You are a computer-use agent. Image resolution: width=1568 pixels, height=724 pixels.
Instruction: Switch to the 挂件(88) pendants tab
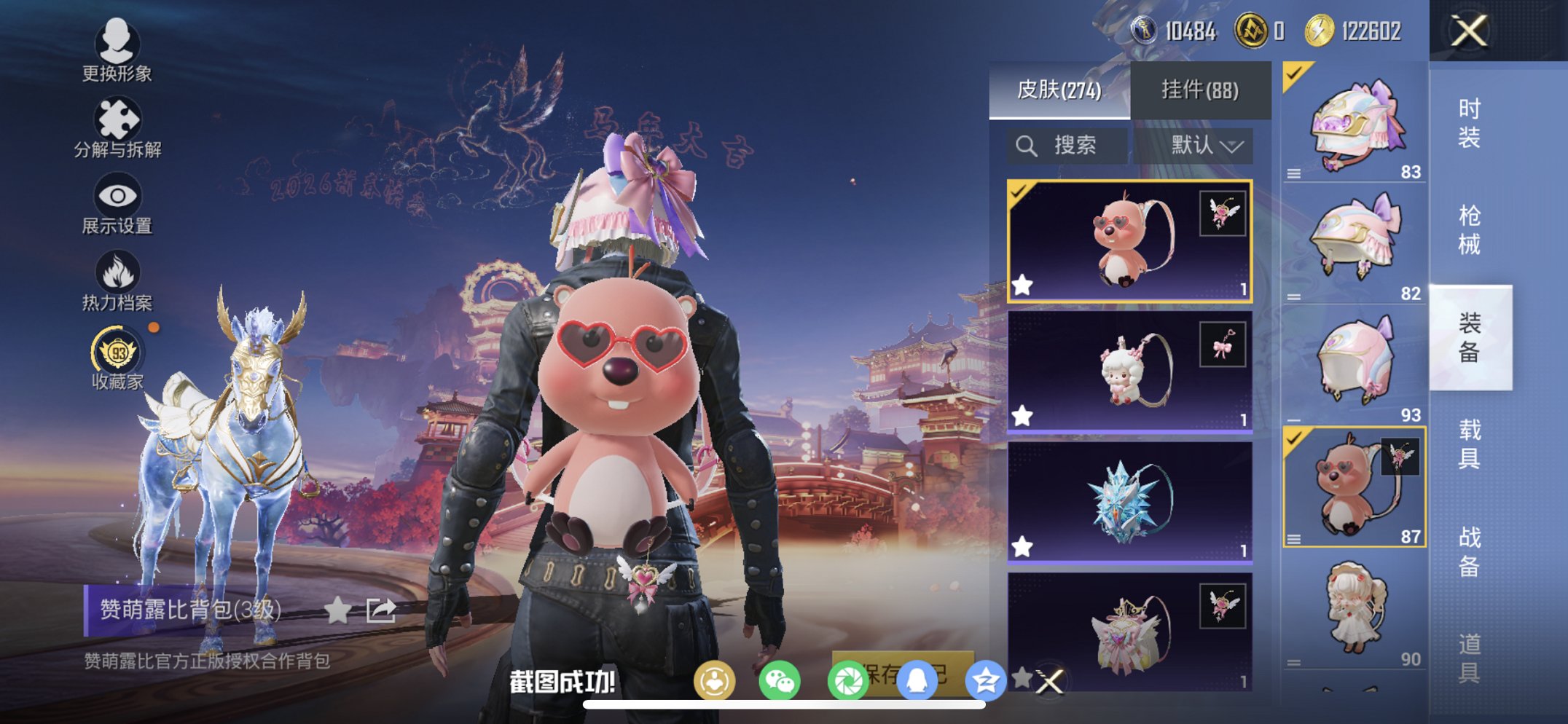(1201, 90)
